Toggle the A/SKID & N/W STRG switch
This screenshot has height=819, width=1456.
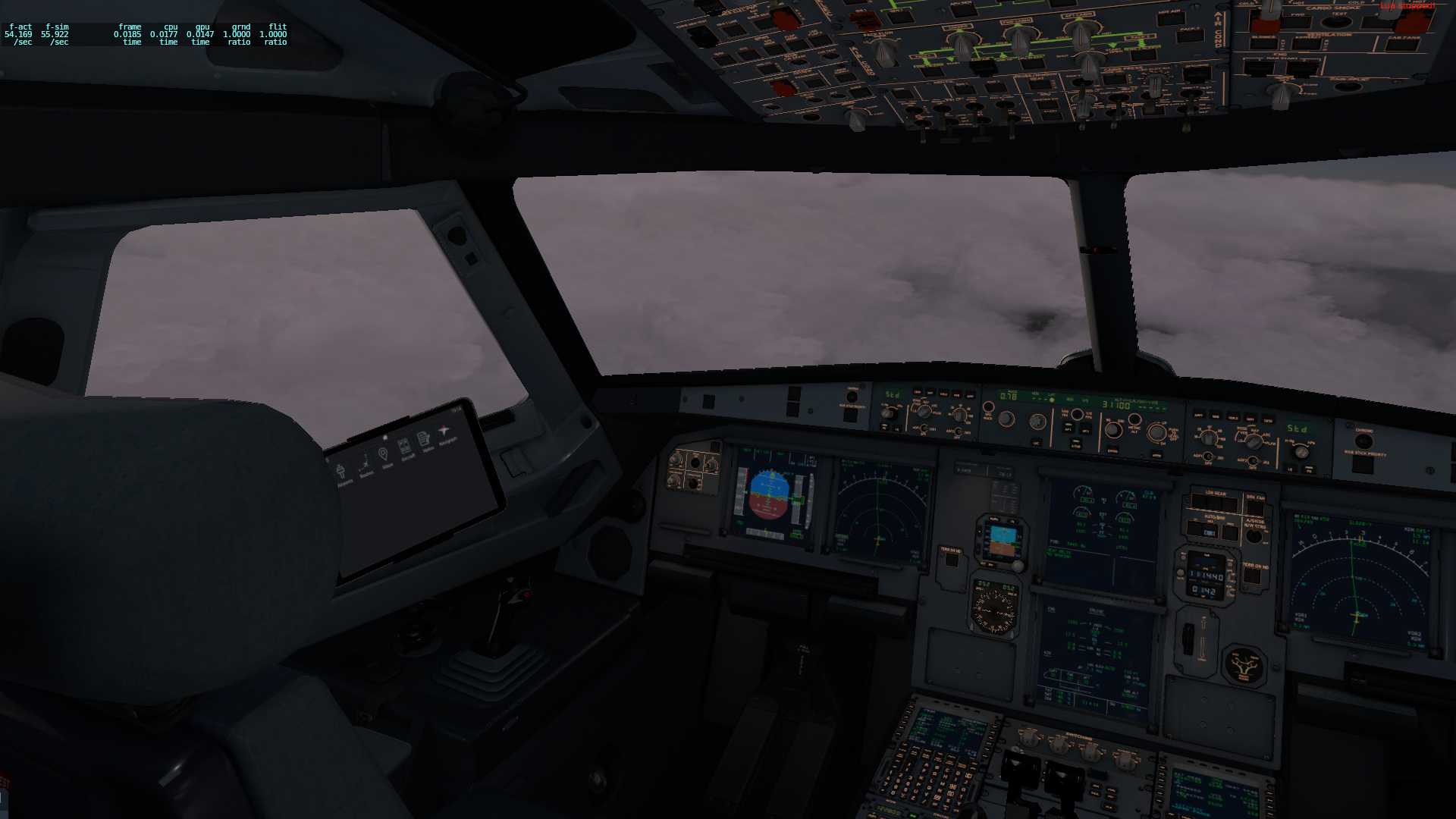[1254, 536]
